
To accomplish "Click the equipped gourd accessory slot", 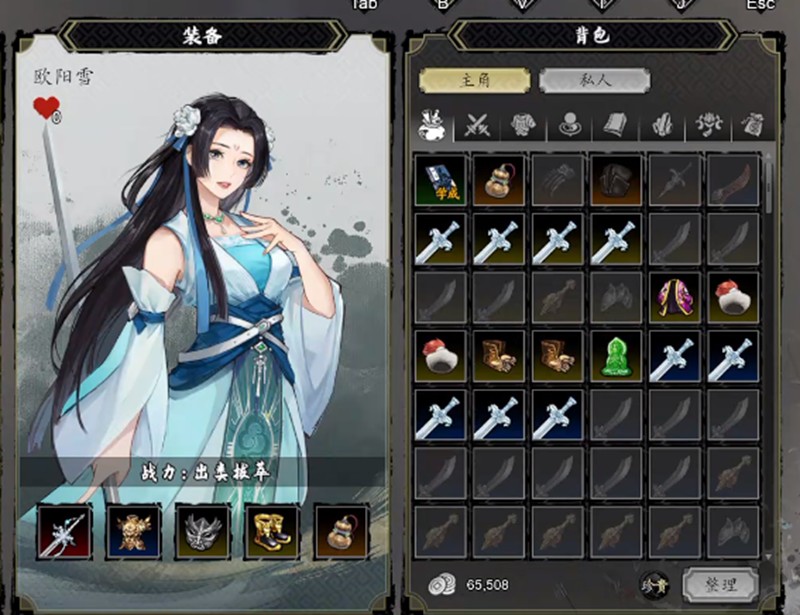I will click(x=342, y=531).
